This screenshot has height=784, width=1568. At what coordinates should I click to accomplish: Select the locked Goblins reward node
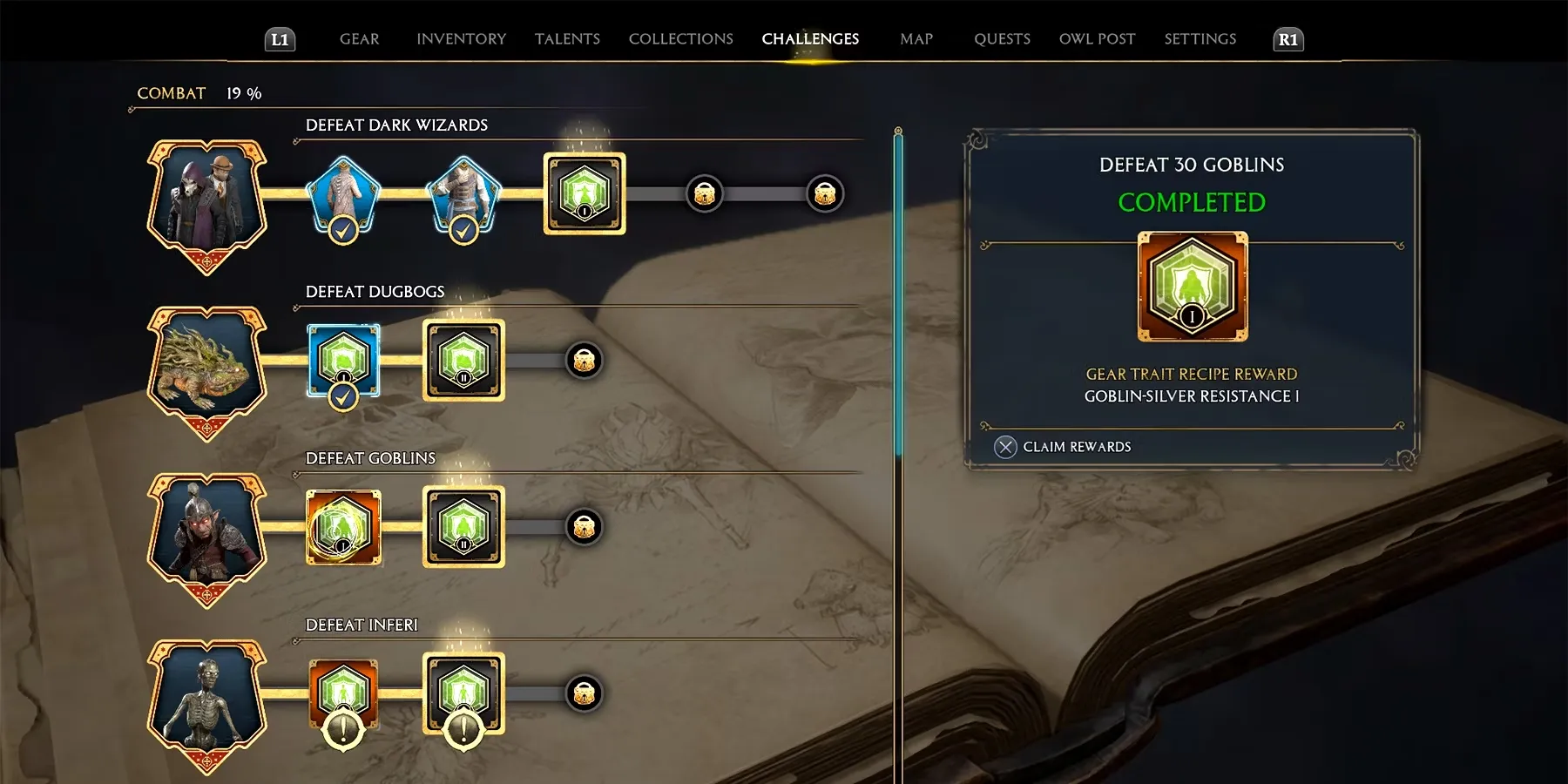click(x=584, y=526)
